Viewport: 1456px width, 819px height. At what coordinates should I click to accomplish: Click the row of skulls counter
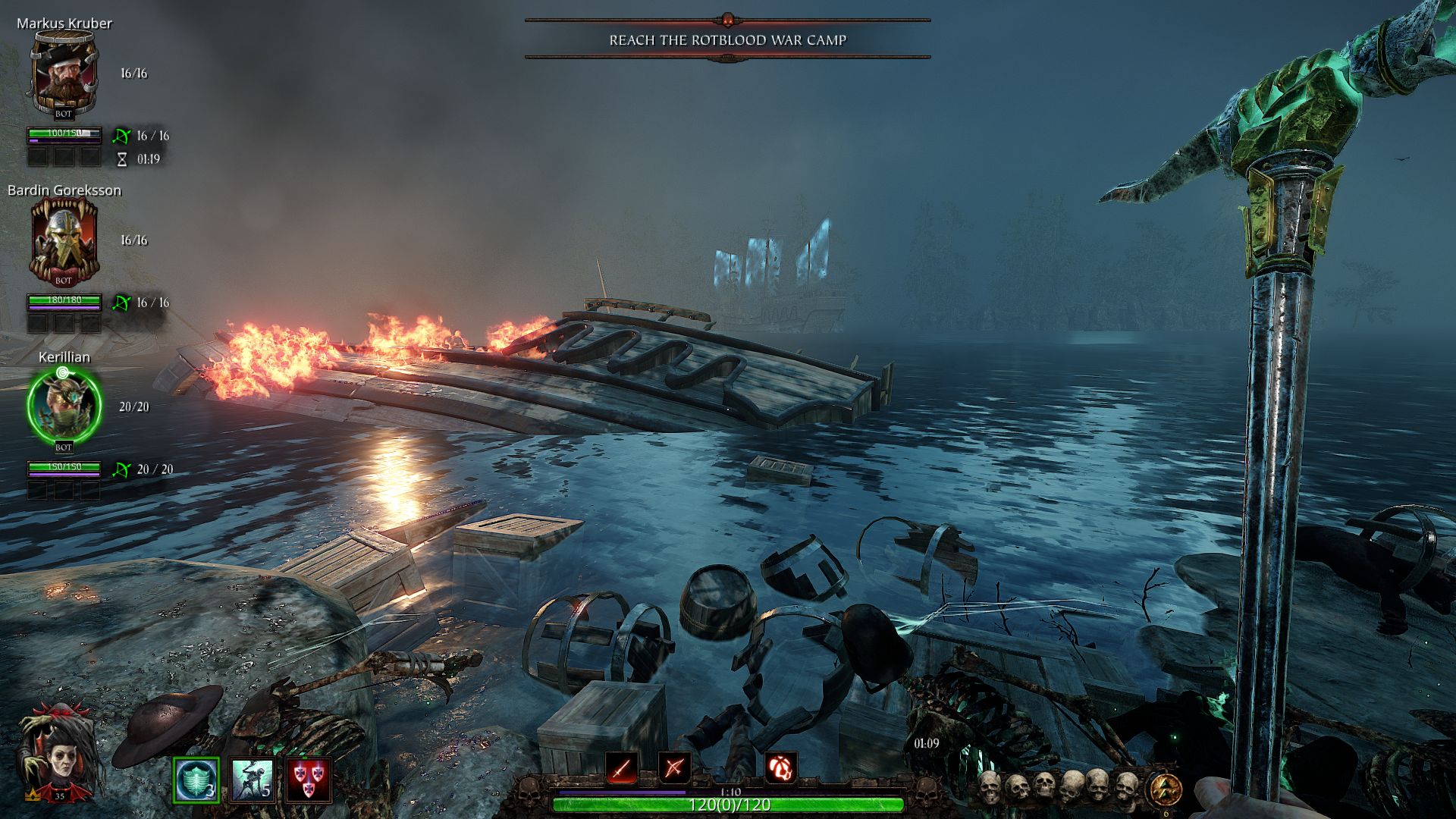point(1058,787)
